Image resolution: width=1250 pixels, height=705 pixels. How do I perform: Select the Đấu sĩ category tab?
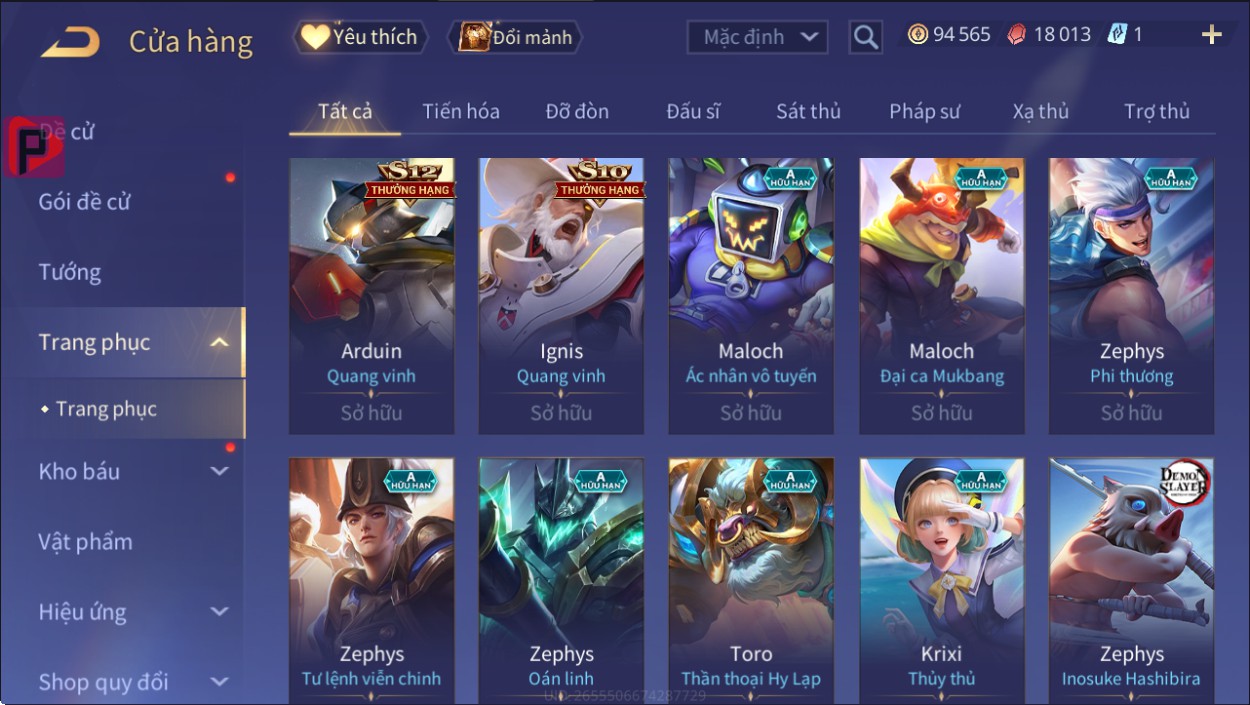coord(693,111)
